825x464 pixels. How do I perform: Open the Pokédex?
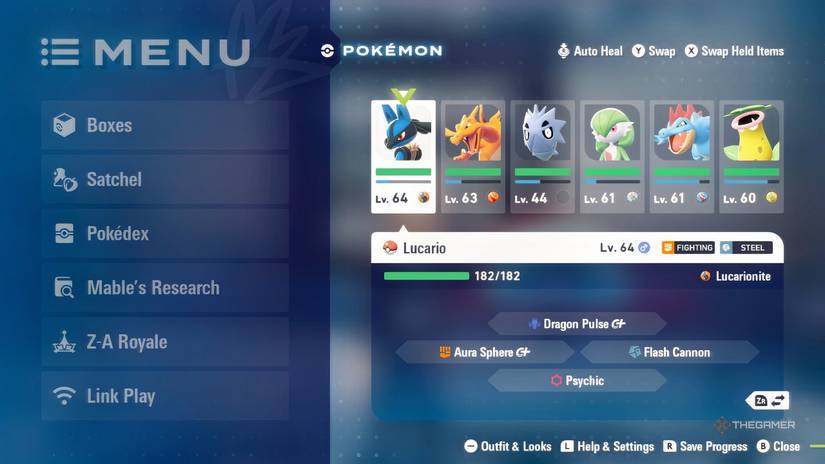pos(165,234)
